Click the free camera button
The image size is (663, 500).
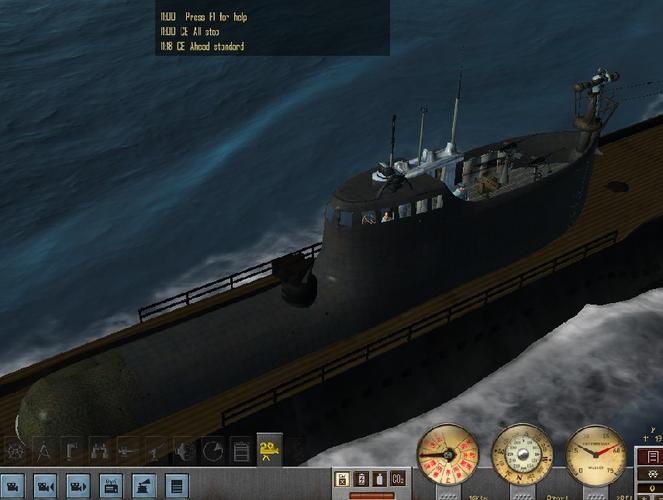point(13,486)
